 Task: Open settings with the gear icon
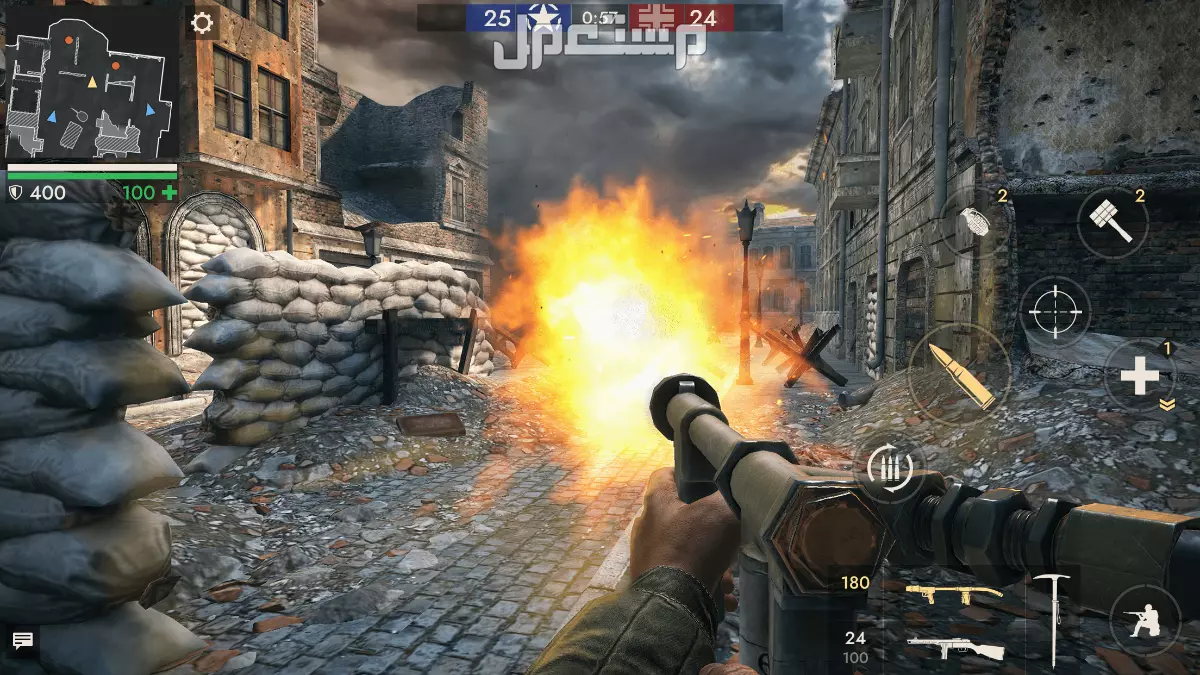(x=202, y=23)
